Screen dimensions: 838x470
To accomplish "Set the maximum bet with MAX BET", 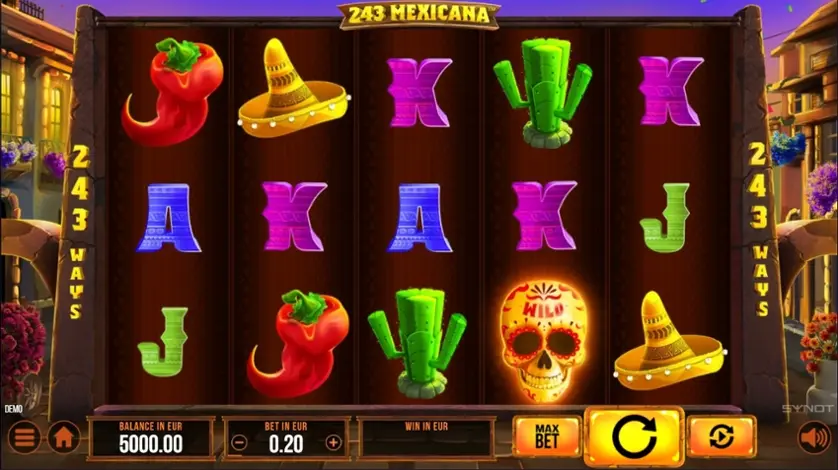I will click(546, 436).
